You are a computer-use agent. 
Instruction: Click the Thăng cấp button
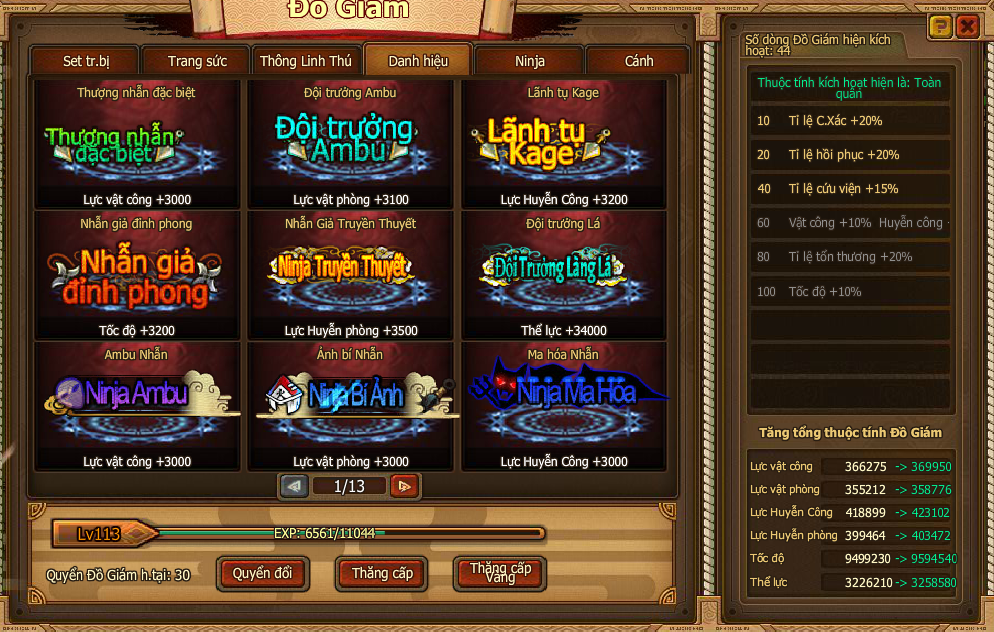click(x=382, y=574)
